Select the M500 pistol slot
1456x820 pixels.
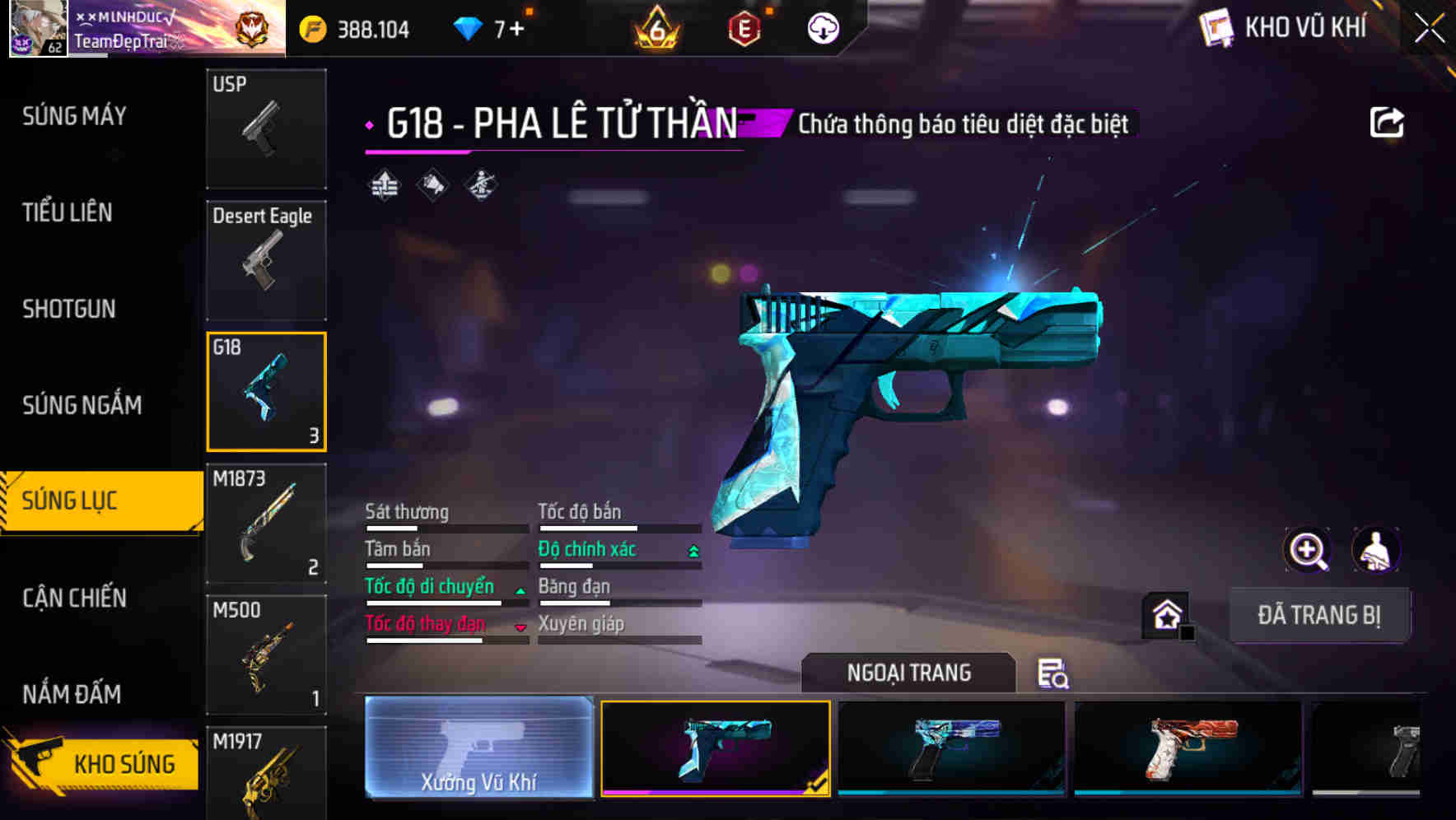coord(266,655)
